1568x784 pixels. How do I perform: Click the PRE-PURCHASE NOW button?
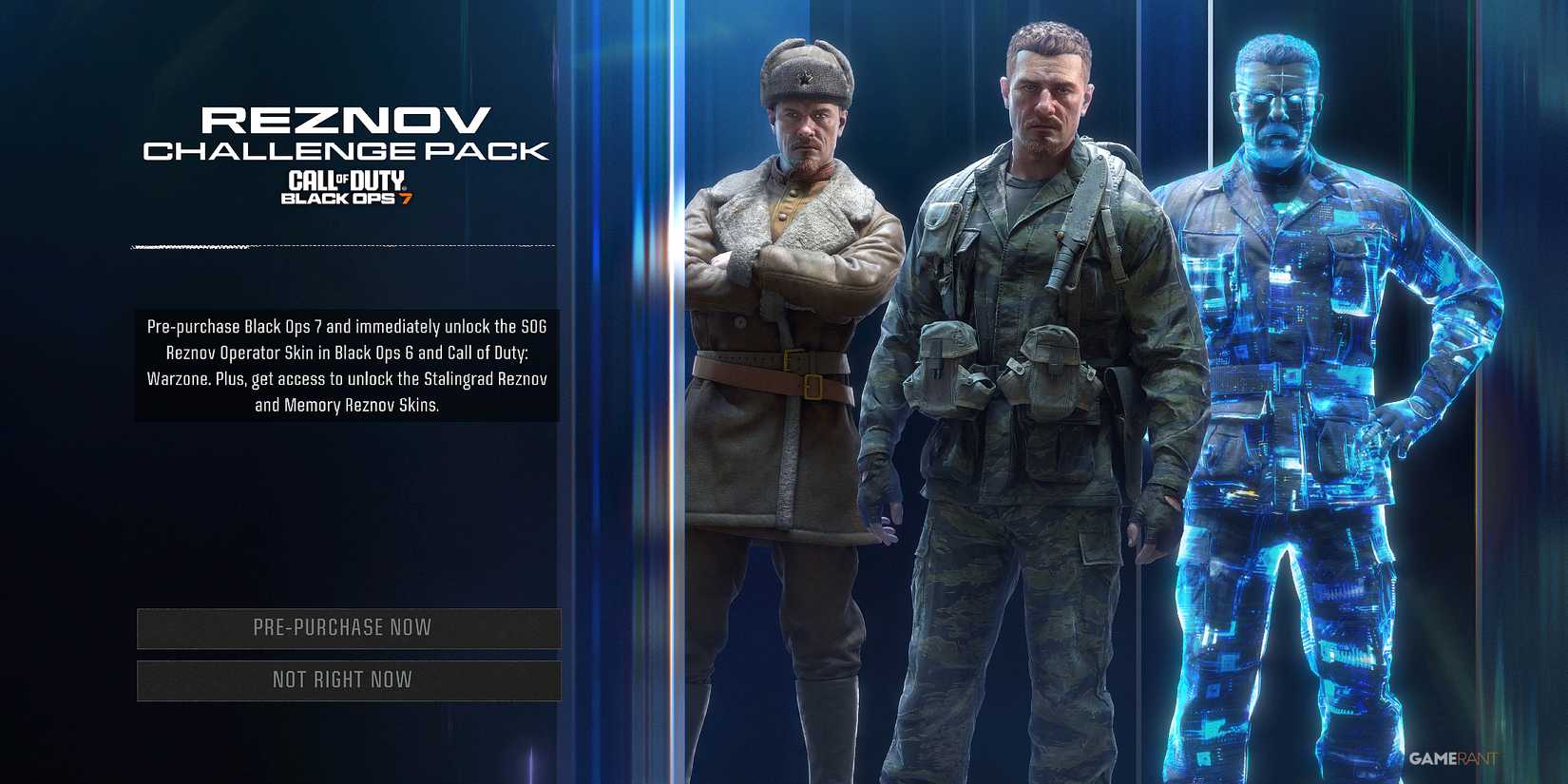(348, 627)
